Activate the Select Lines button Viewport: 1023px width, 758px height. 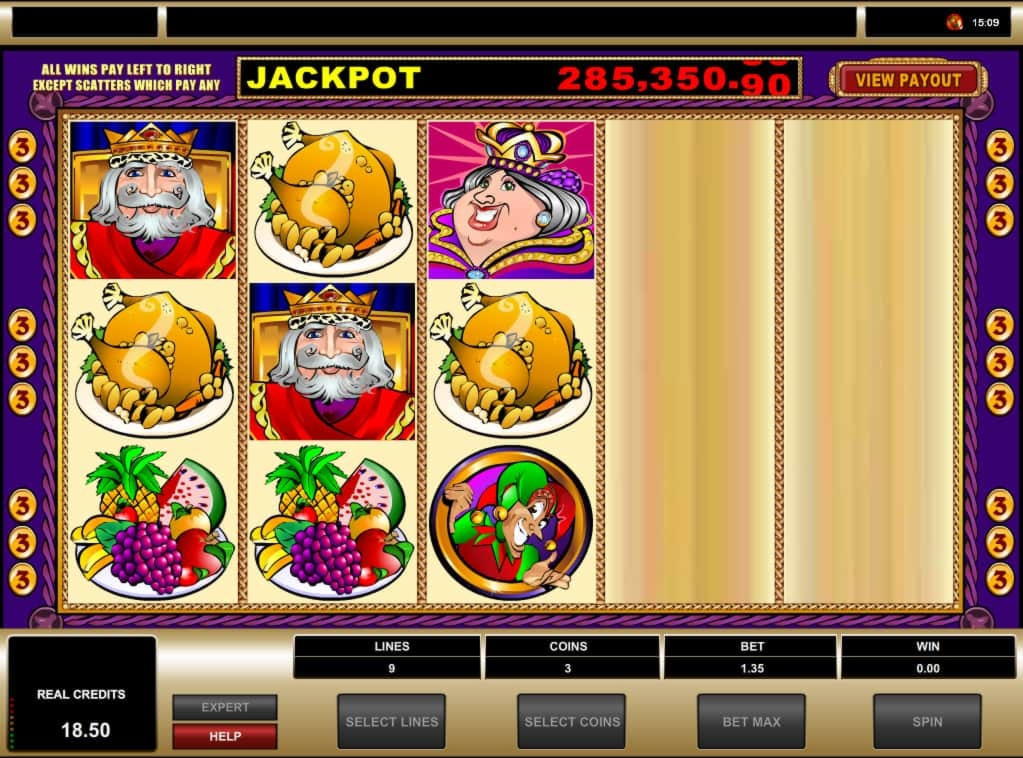pyautogui.click(x=391, y=721)
